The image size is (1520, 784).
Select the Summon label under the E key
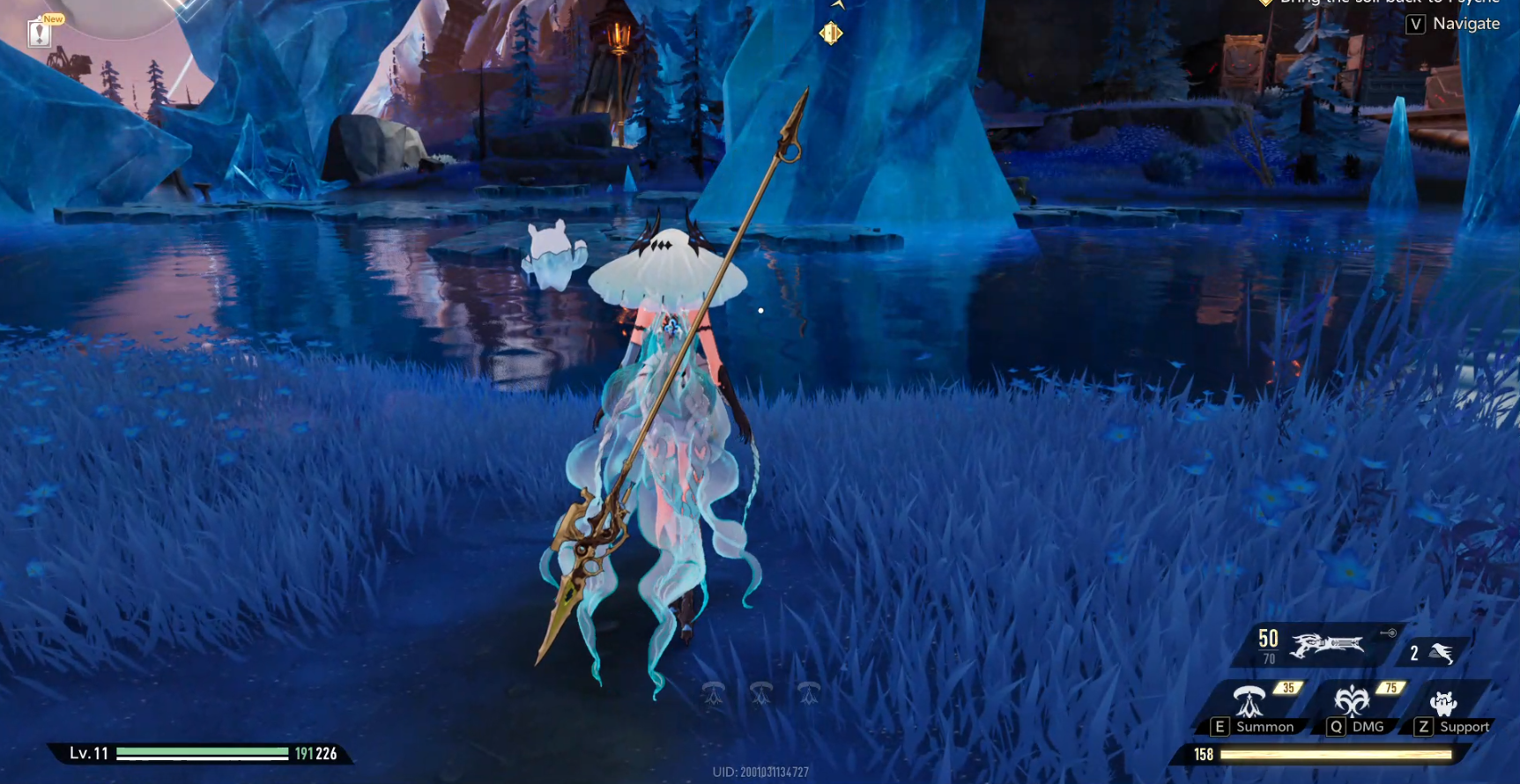pyautogui.click(x=1265, y=727)
